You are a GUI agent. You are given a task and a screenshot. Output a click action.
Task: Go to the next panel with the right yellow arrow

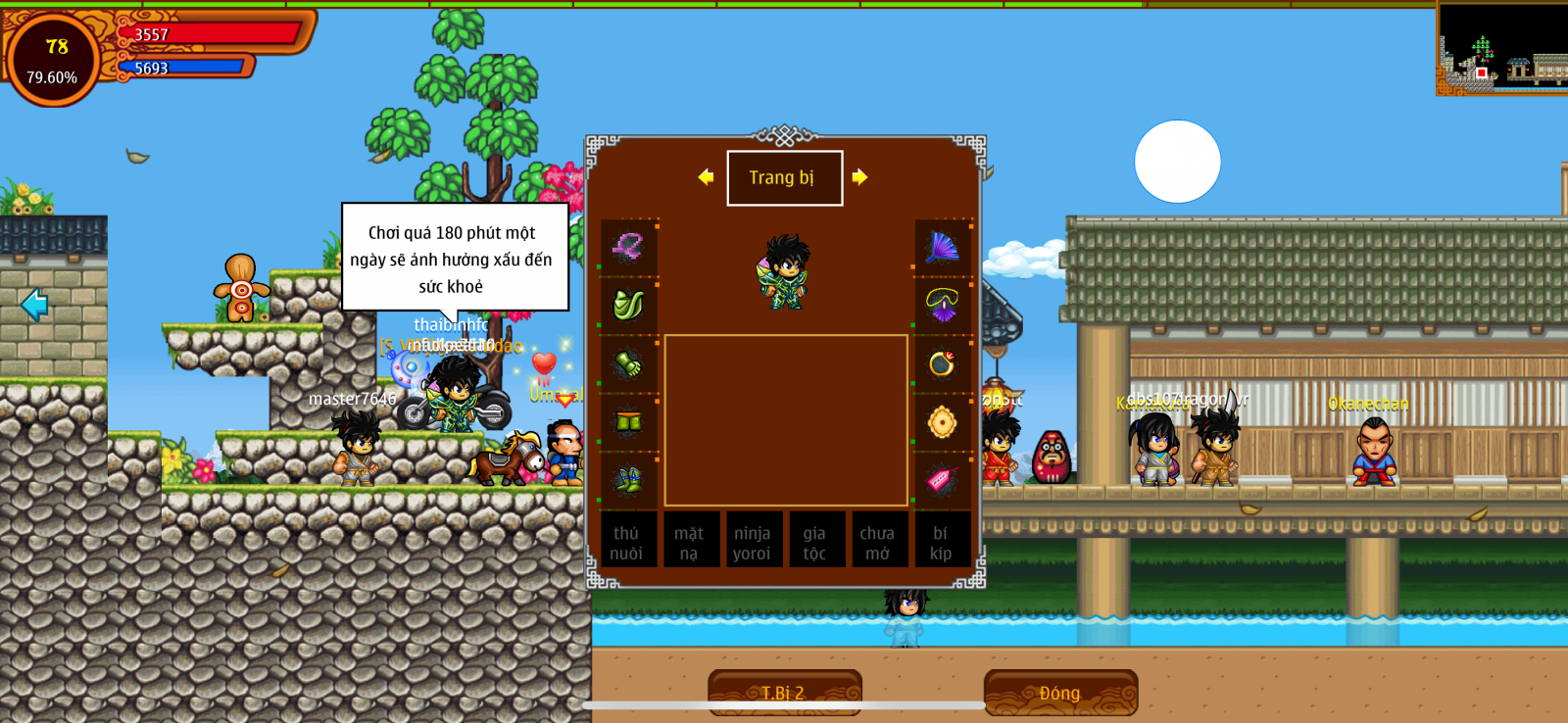(859, 177)
